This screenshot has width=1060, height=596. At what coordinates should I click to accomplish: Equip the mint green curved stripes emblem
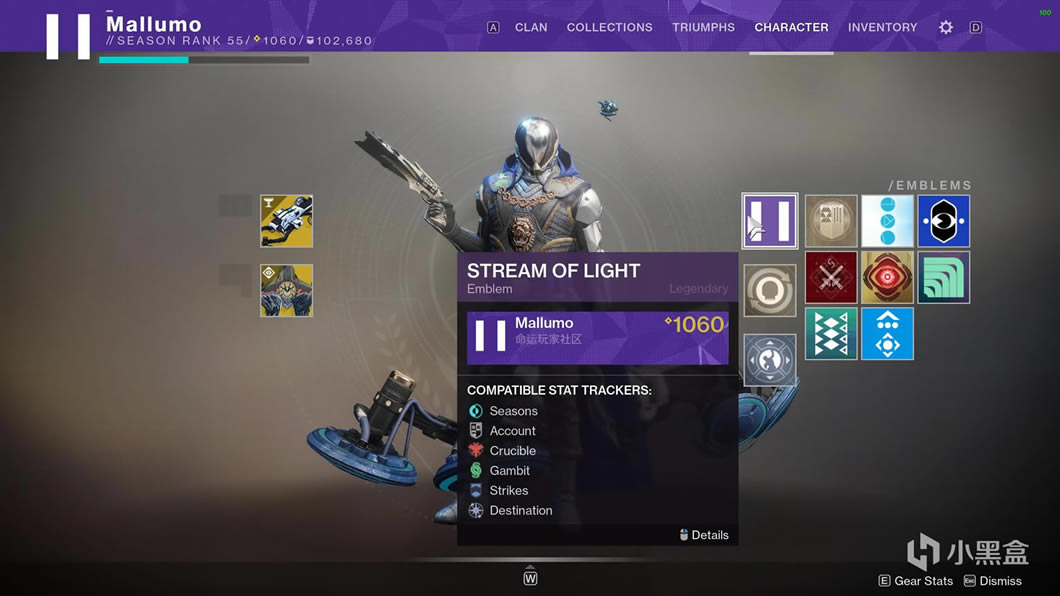click(x=944, y=277)
